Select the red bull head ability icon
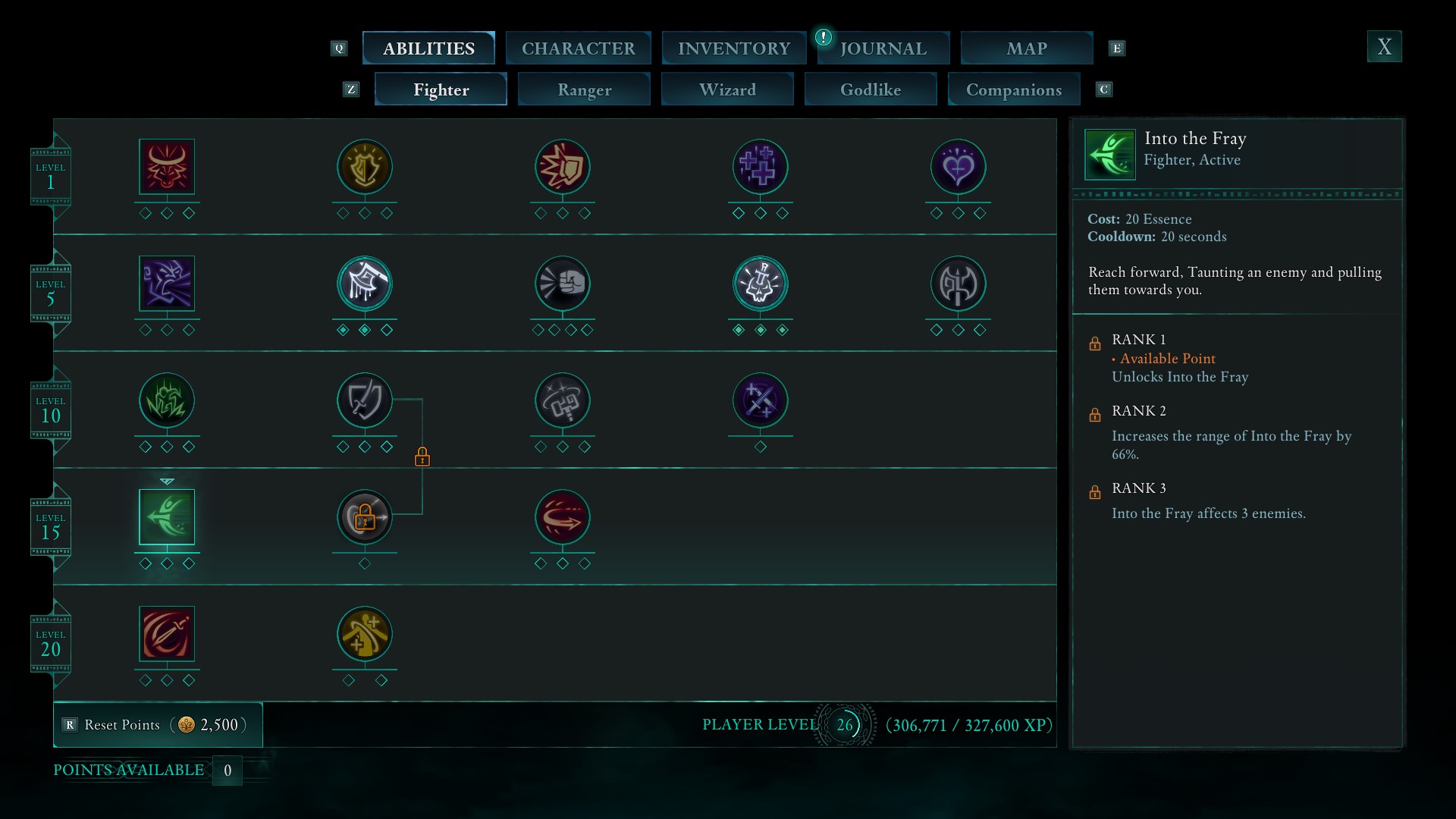This screenshot has width=1456, height=819. click(167, 167)
